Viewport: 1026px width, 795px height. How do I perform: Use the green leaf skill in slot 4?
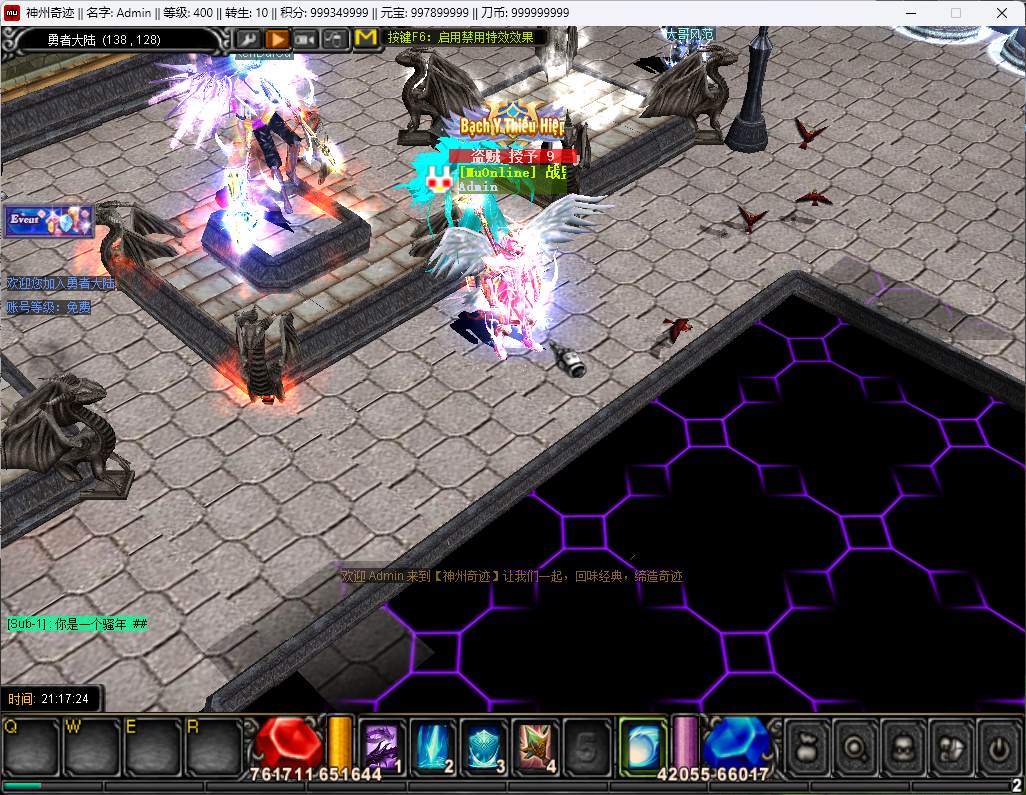[536, 746]
